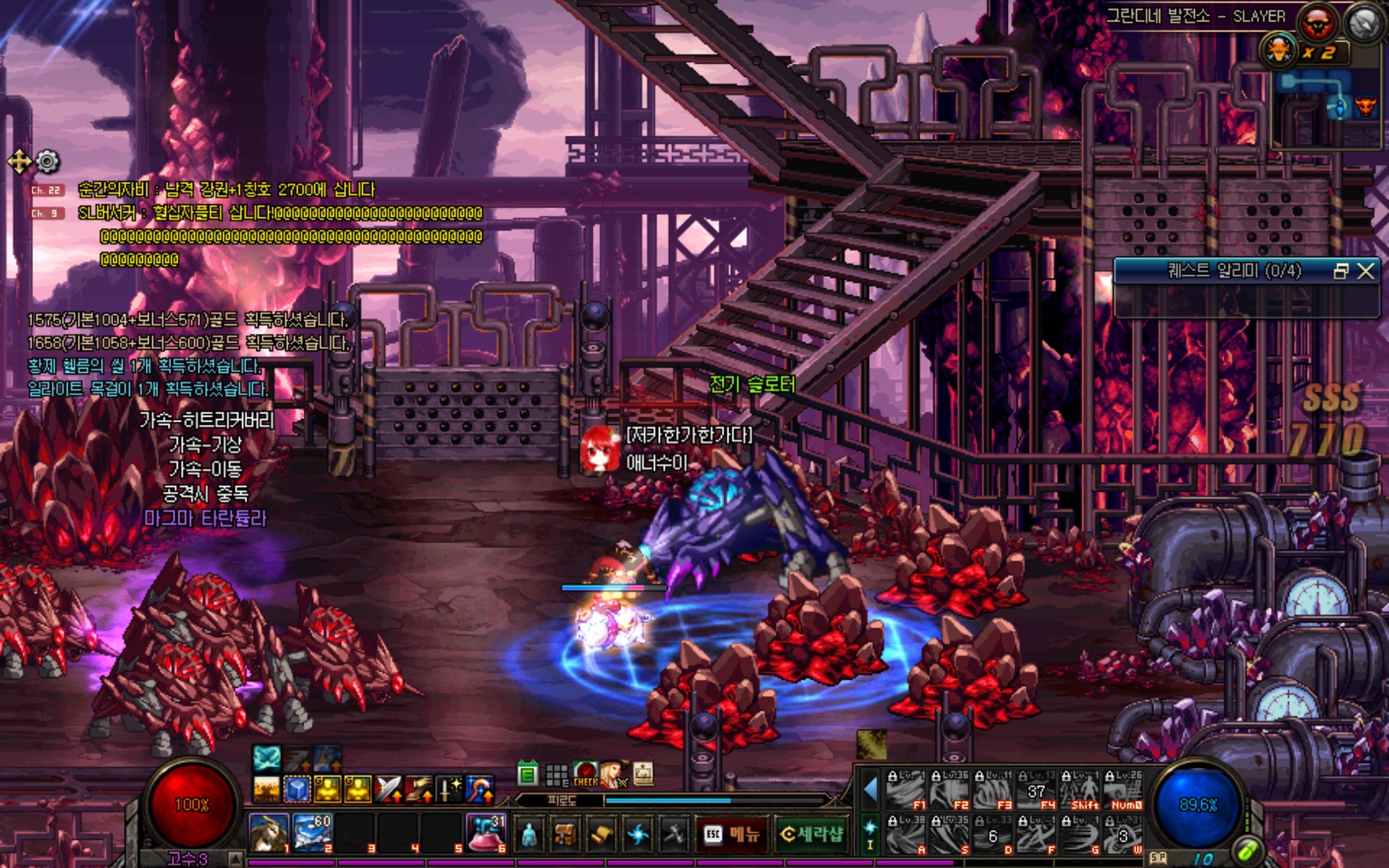The width and height of the screenshot is (1389, 868).
Task: Minimize the quest tracker window
Action: (x=1341, y=271)
